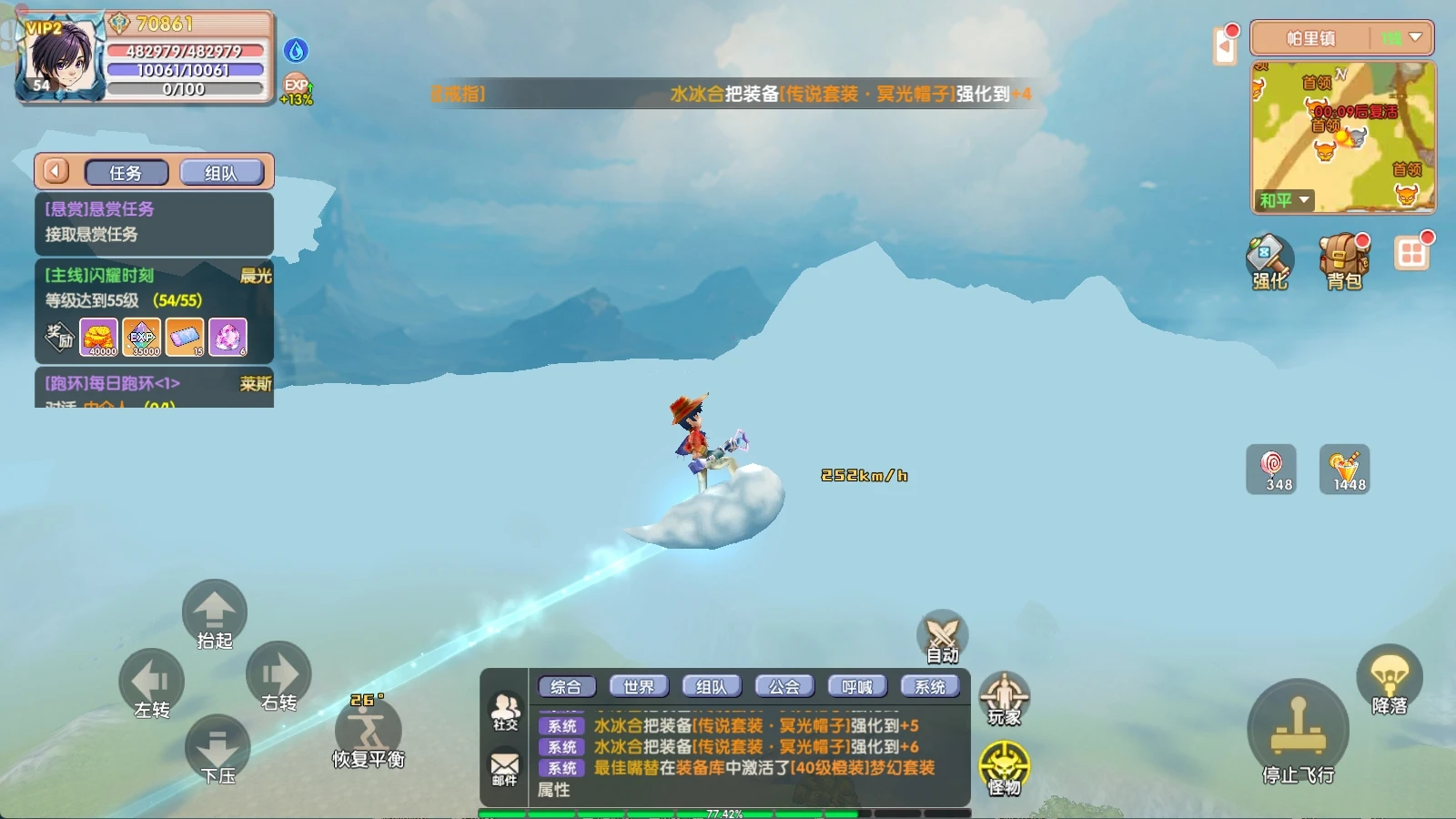The image size is (1456, 819).
Task: Switch chat to the 公会 guild channel
Action: [x=784, y=687]
